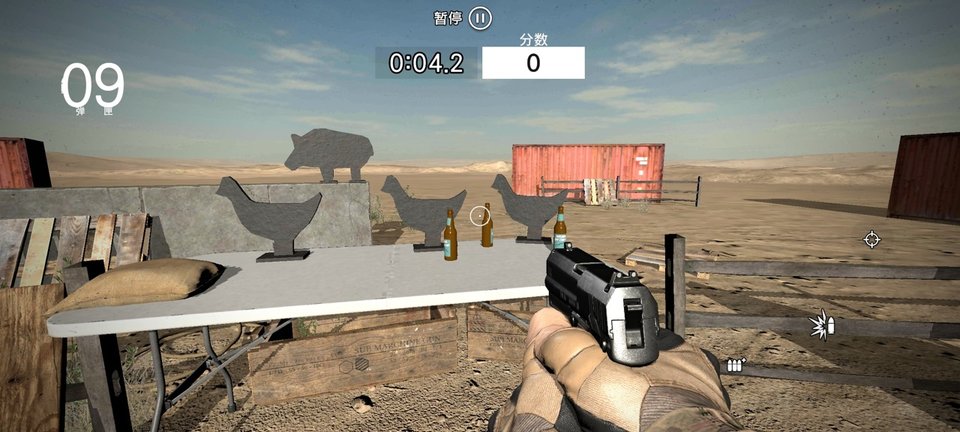The height and width of the screenshot is (432, 960).
Task: Pause the game with the pause button
Action: [481, 18]
